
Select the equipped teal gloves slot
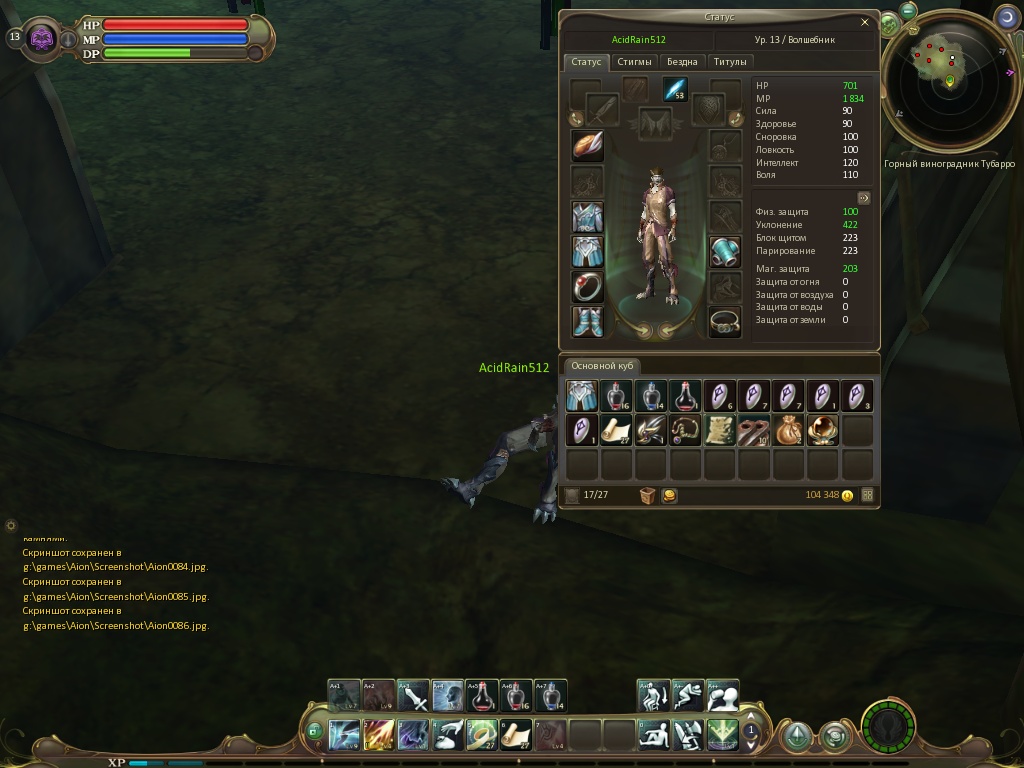725,252
